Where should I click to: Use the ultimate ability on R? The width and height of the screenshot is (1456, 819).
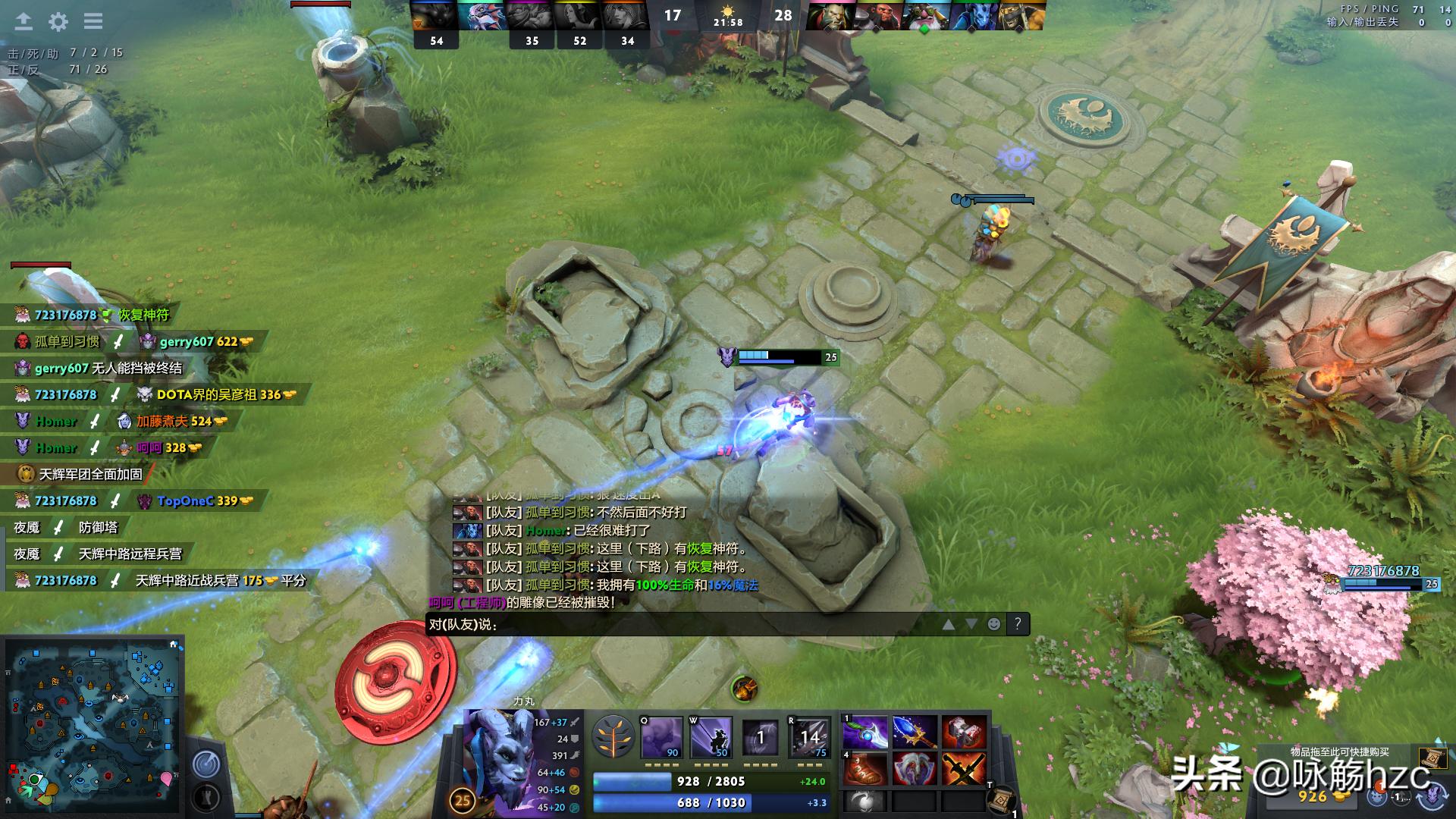(x=808, y=737)
